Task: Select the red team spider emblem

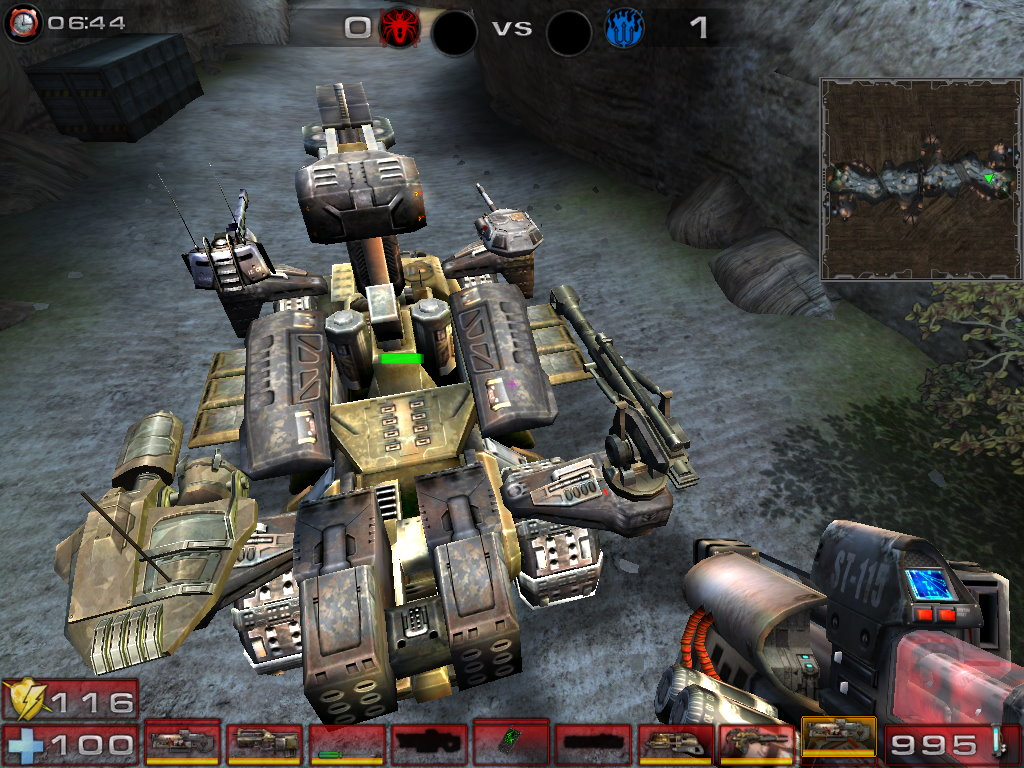Action: click(x=399, y=27)
